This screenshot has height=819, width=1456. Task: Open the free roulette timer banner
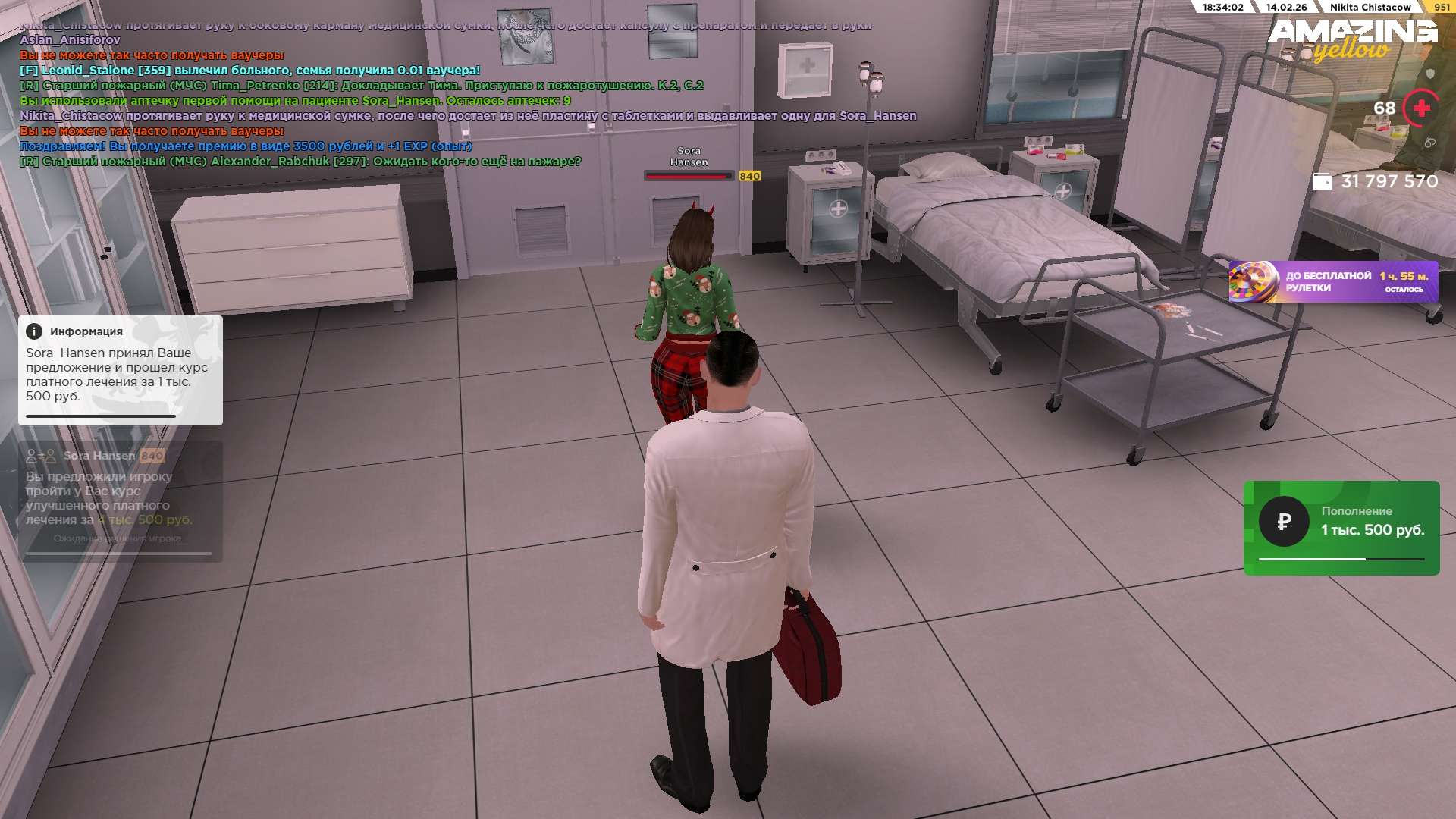click(x=1333, y=282)
